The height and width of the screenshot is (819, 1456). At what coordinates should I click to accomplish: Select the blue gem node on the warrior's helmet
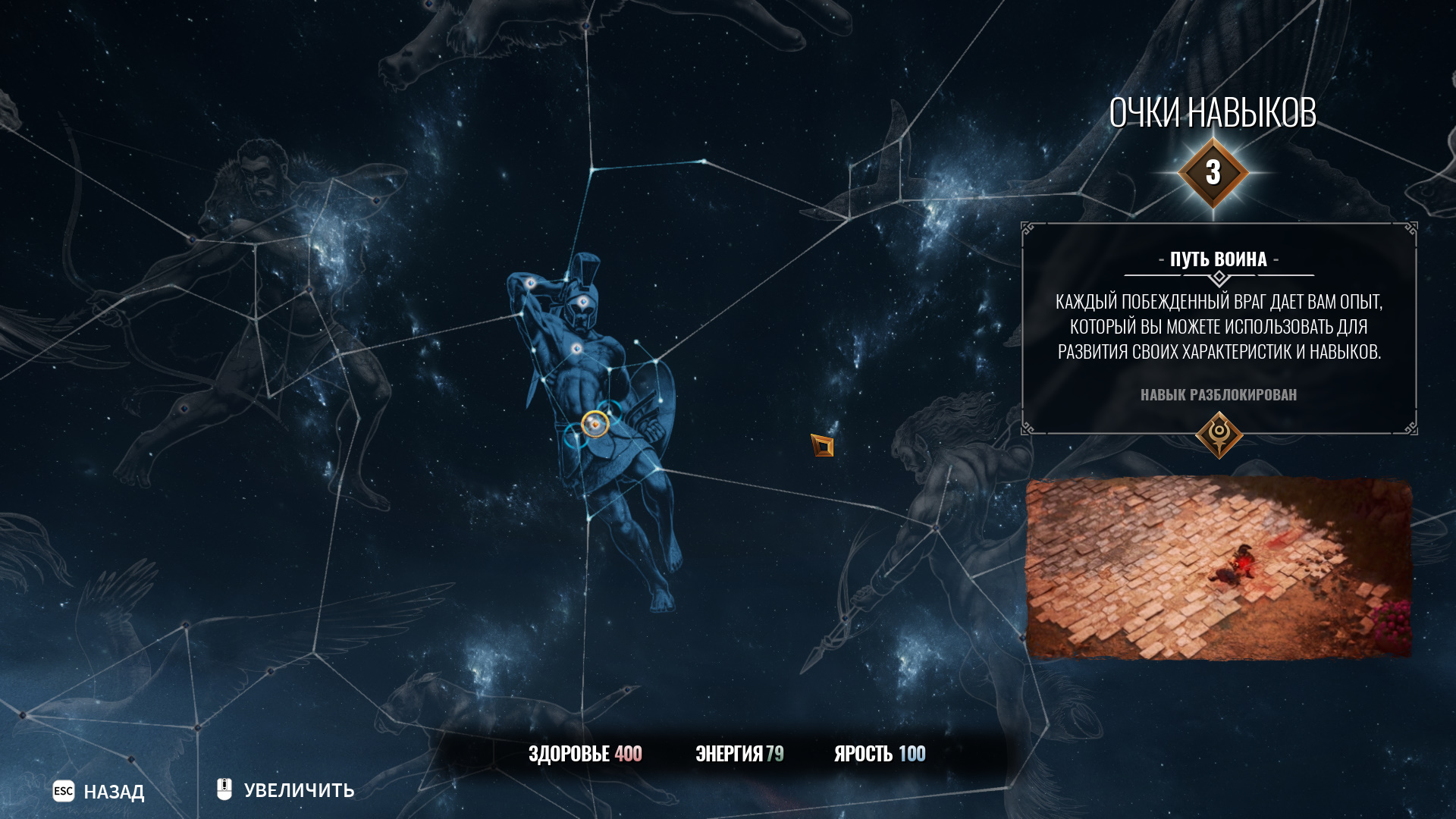pyautogui.click(x=582, y=302)
